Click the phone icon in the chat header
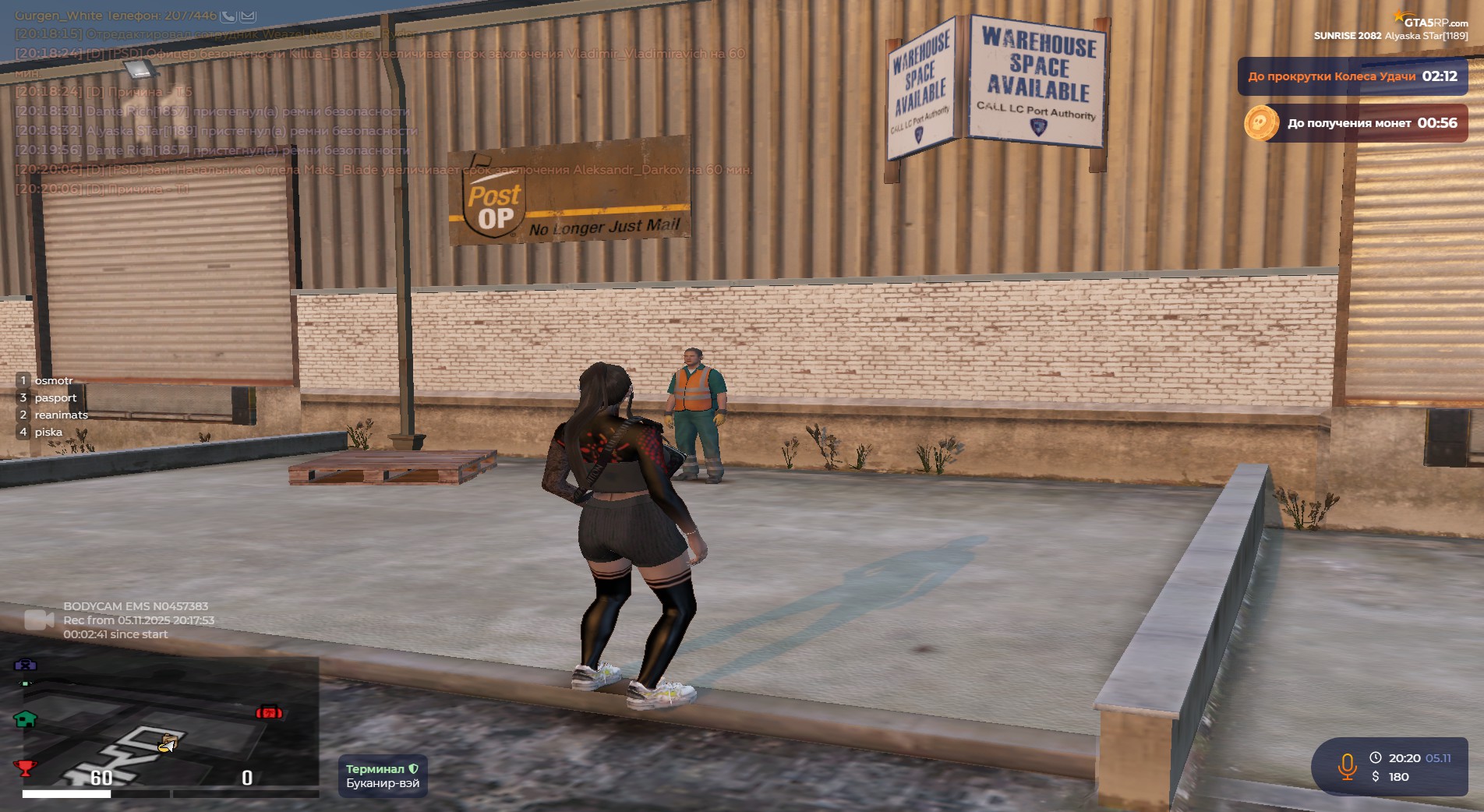Image resolution: width=1484 pixels, height=812 pixels. (x=228, y=16)
